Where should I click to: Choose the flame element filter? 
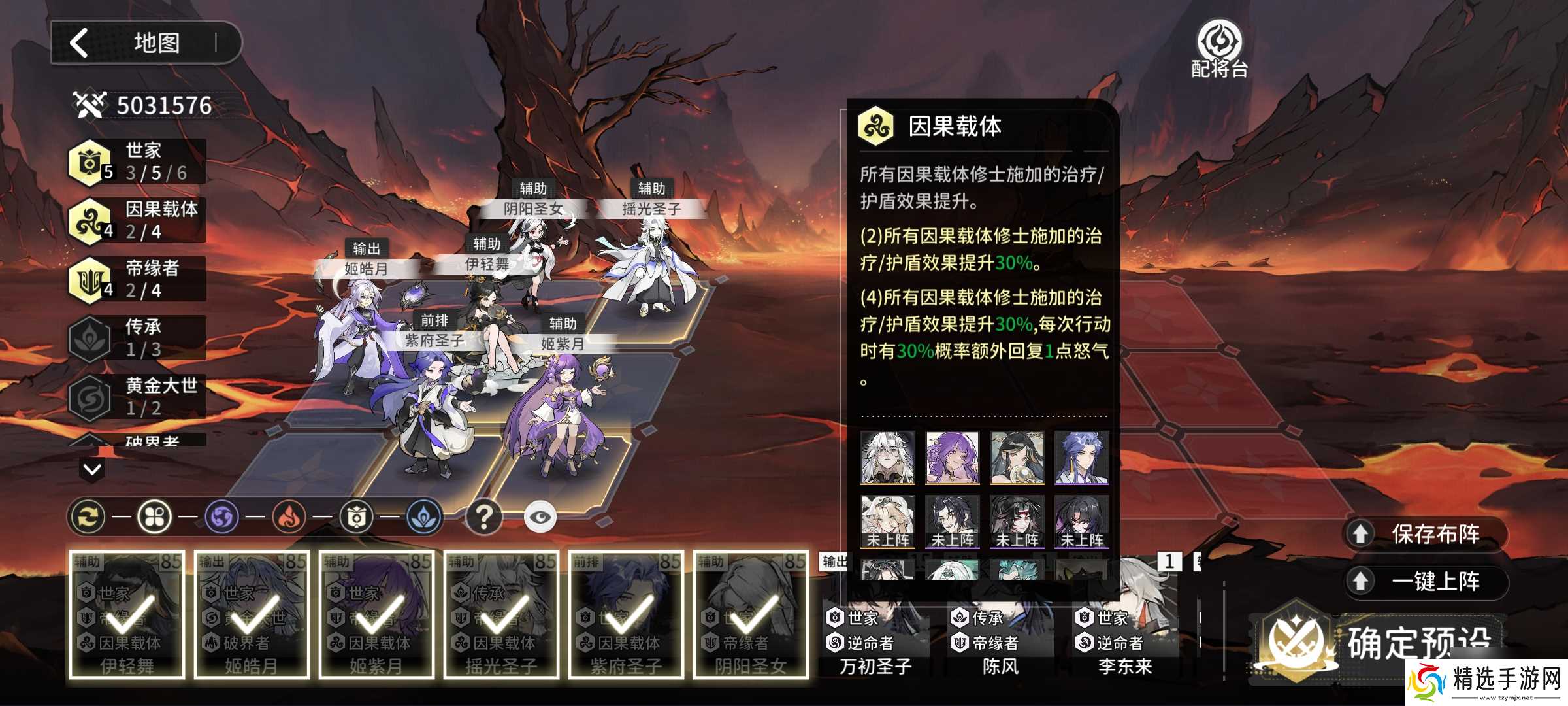(x=289, y=517)
